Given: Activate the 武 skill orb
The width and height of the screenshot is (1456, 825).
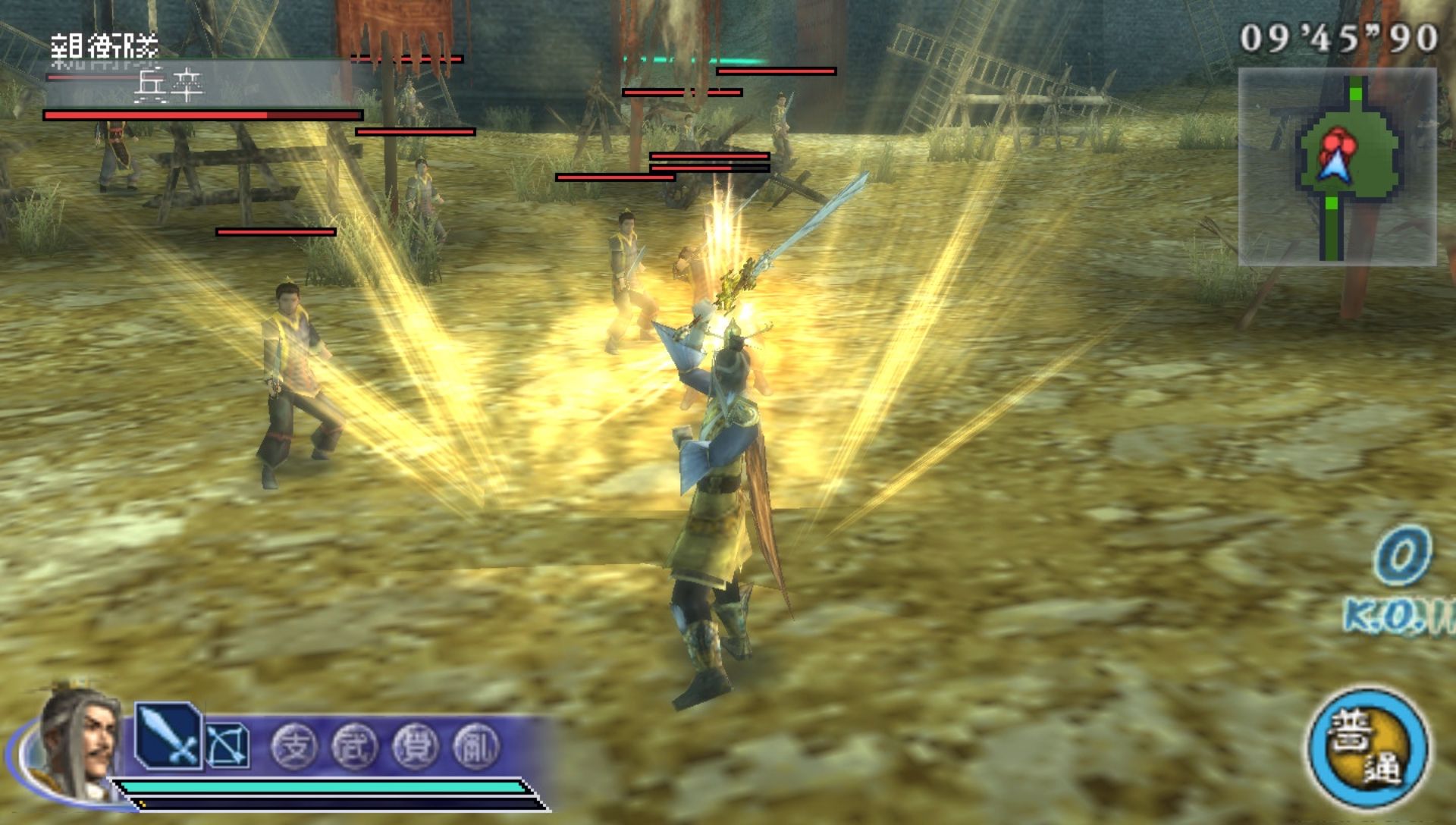Looking at the screenshot, I should coord(354,746).
